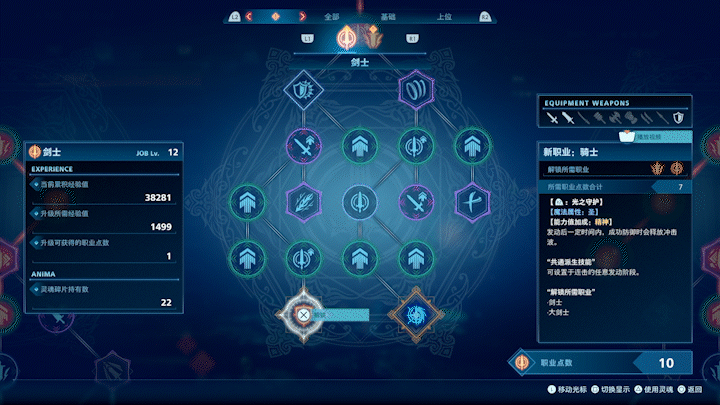Screen dimensions: 720x405
Task: Select the crossed slash skill hexagon node
Action: point(469,201)
